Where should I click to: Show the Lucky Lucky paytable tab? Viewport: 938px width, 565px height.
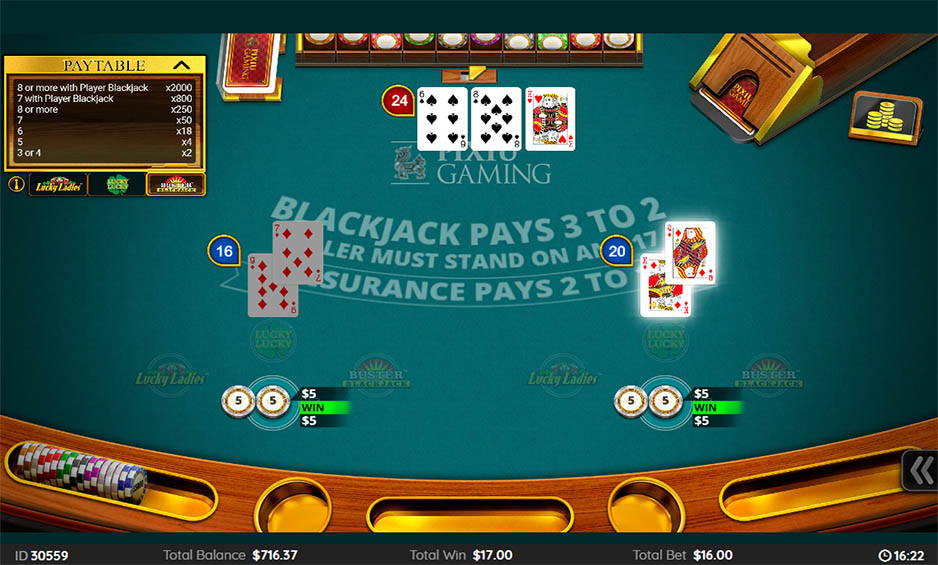tap(117, 184)
